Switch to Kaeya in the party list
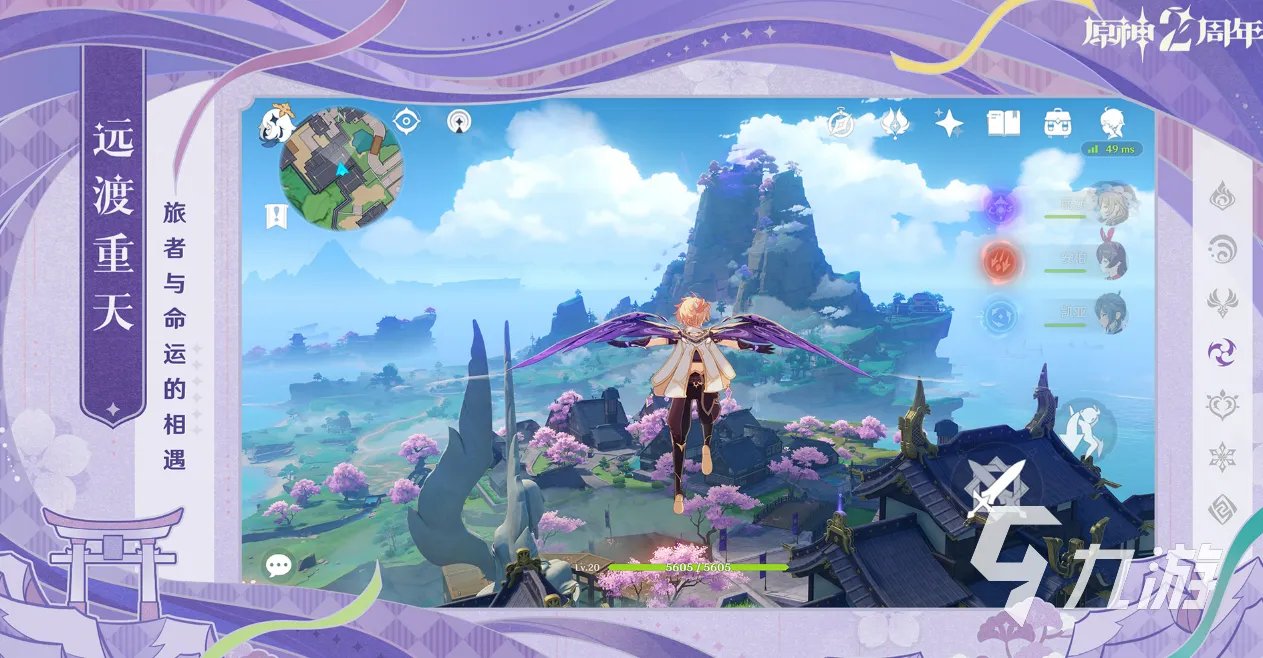This screenshot has width=1263, height=658. tap(1109, 312)
